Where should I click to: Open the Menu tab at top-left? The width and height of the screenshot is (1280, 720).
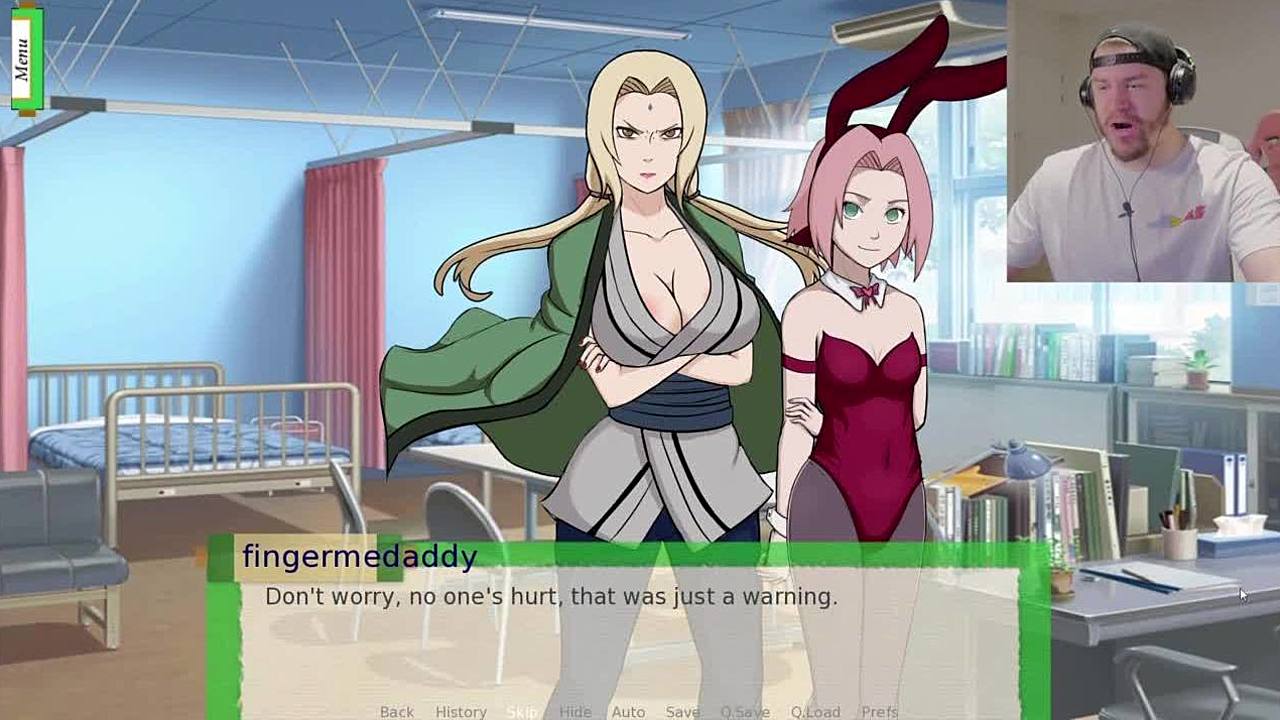[22, 58]
